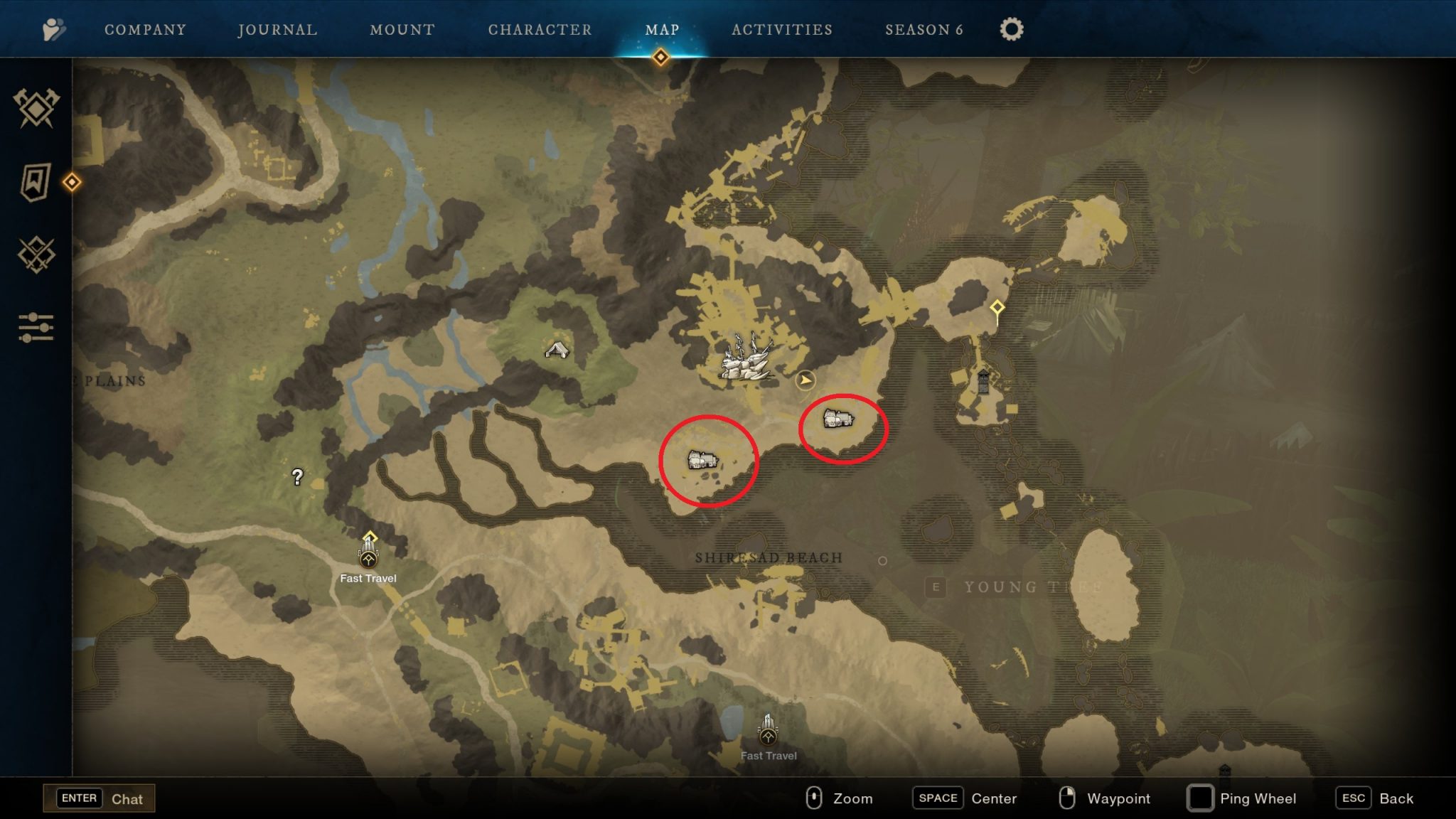
Task: Open the Season 6 screen
Action: [x=924, y=30]
